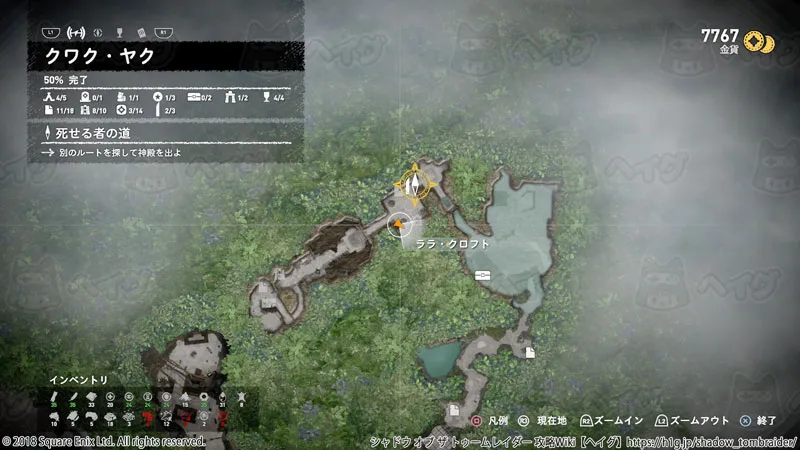Select the treasure chest marker by the lake
Viewport: 800px width, 450px height.
[483, 274]
